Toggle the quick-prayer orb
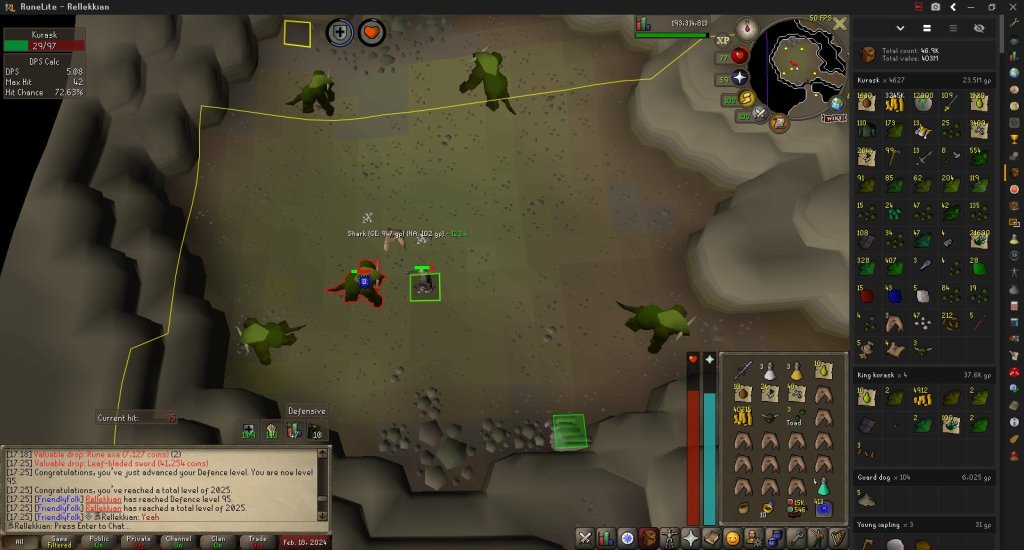This screenshot has height=550, width=1024. [740, 78]
